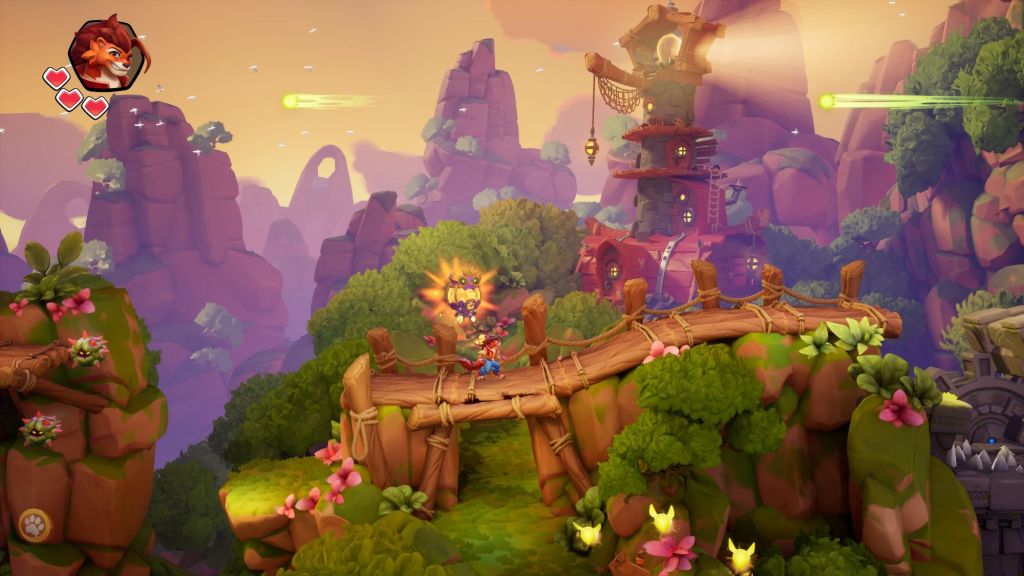Click the red-haired character portrait icon
1024x576 pixels.
(106, 53)
